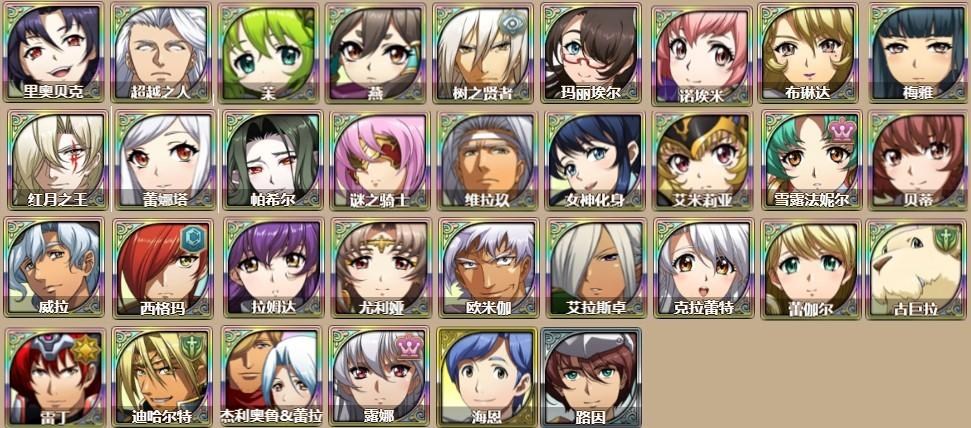The image size is (971, 428).
Task: Select the 欧米伽 character tile
Action: [483, 266]
